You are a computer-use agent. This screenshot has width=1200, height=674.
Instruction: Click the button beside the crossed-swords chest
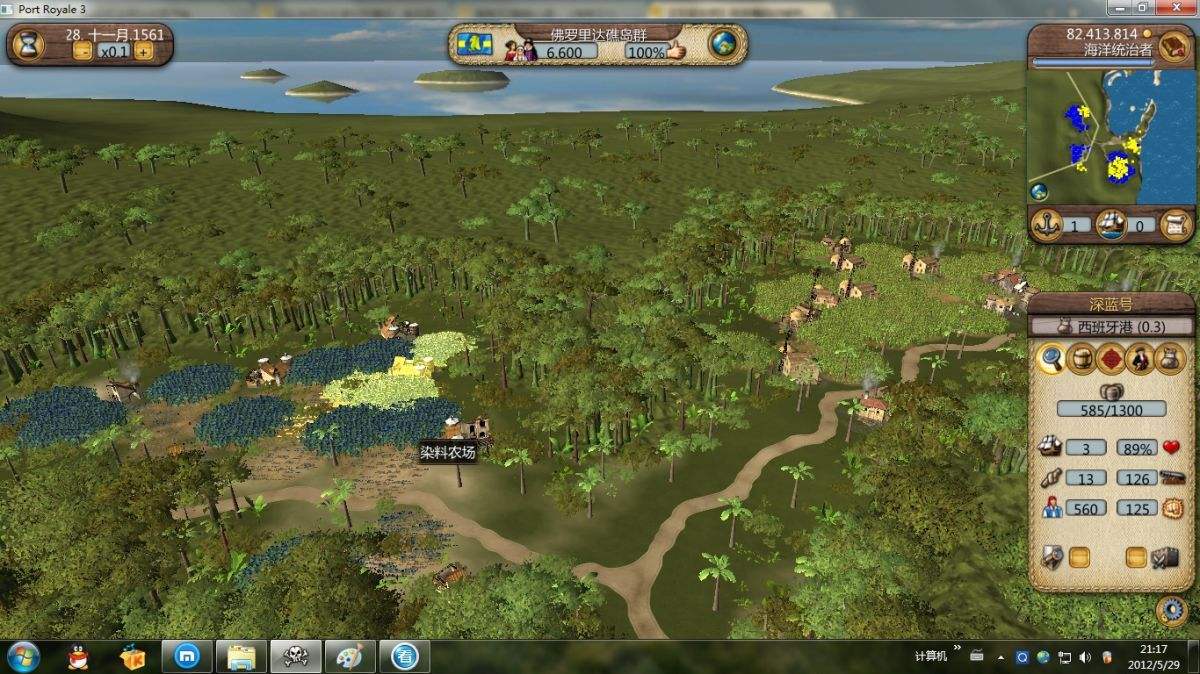click(1136, 557)
